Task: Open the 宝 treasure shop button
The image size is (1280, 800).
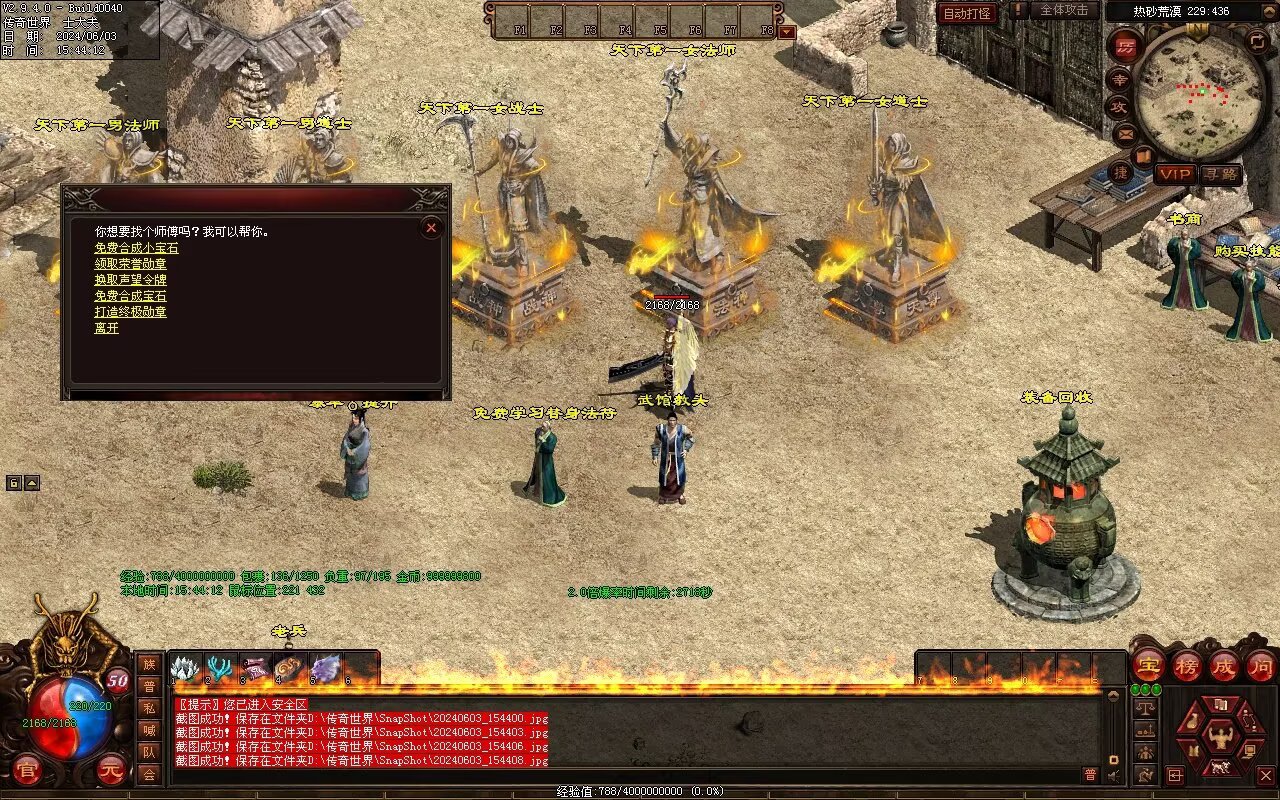Action: click(x=1148, y=665)
